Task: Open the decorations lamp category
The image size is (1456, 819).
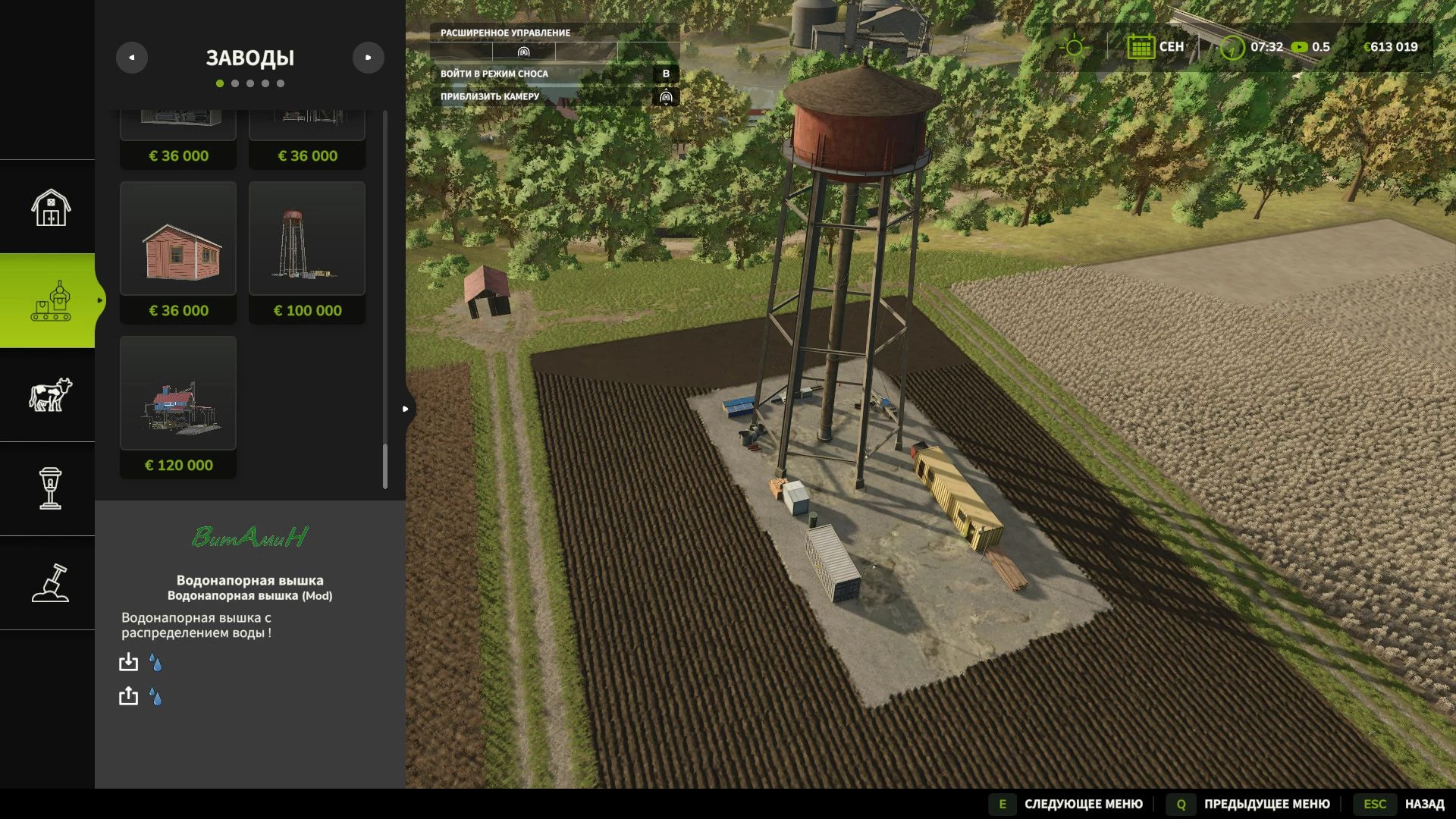Action: tap(50, 488)
